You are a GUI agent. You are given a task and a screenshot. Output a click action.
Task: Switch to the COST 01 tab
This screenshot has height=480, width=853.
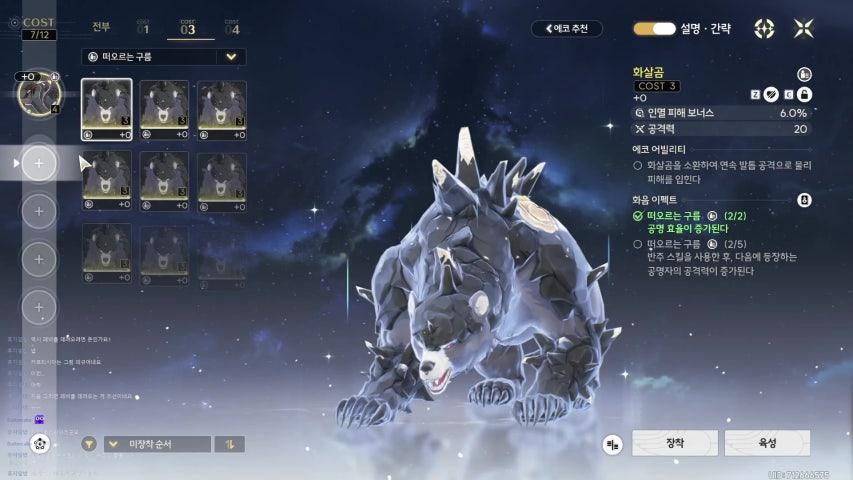point(143,27)
